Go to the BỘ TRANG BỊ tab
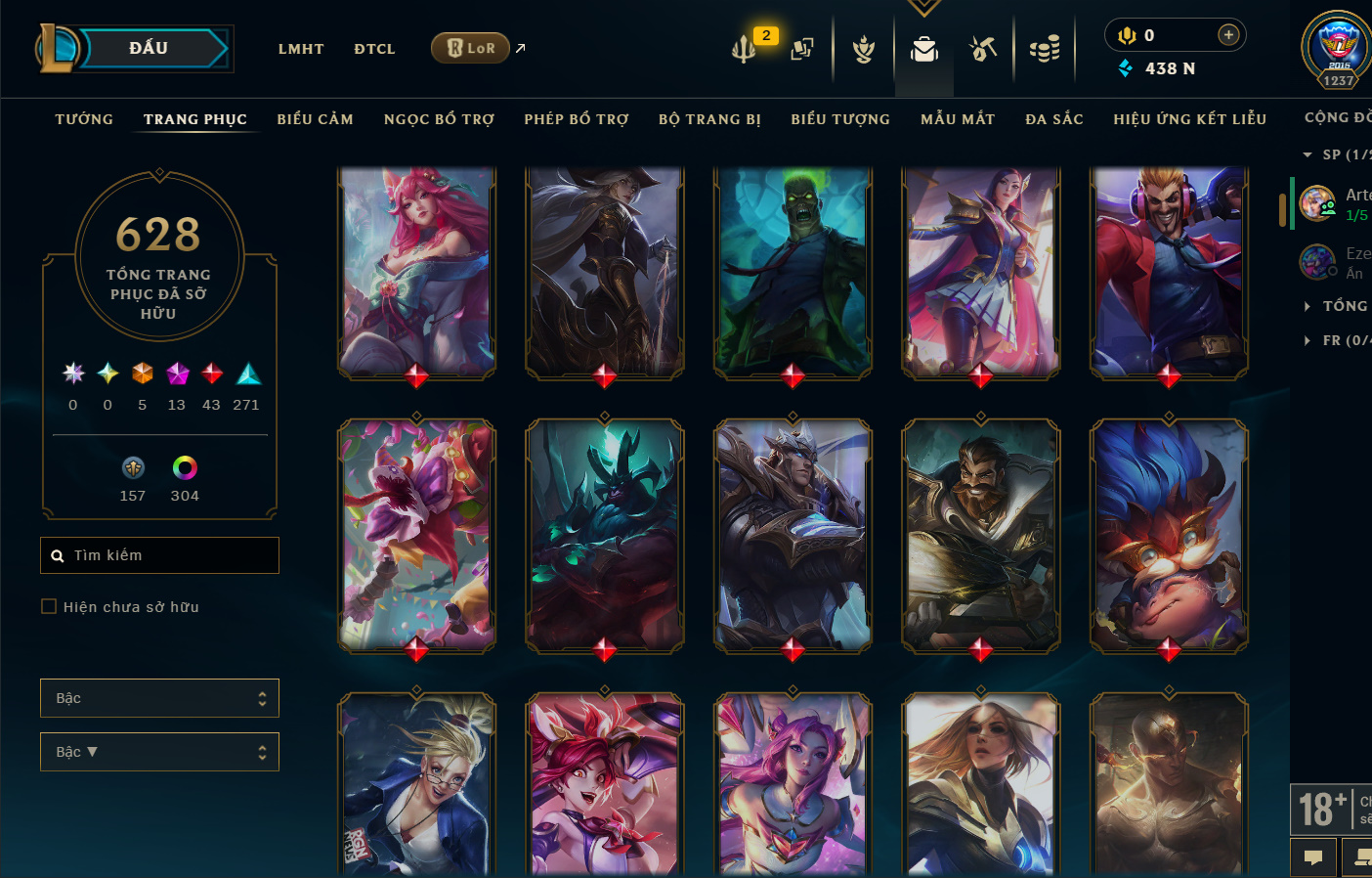The width and height of the screenshot is (1372, 878). (709, 119)
